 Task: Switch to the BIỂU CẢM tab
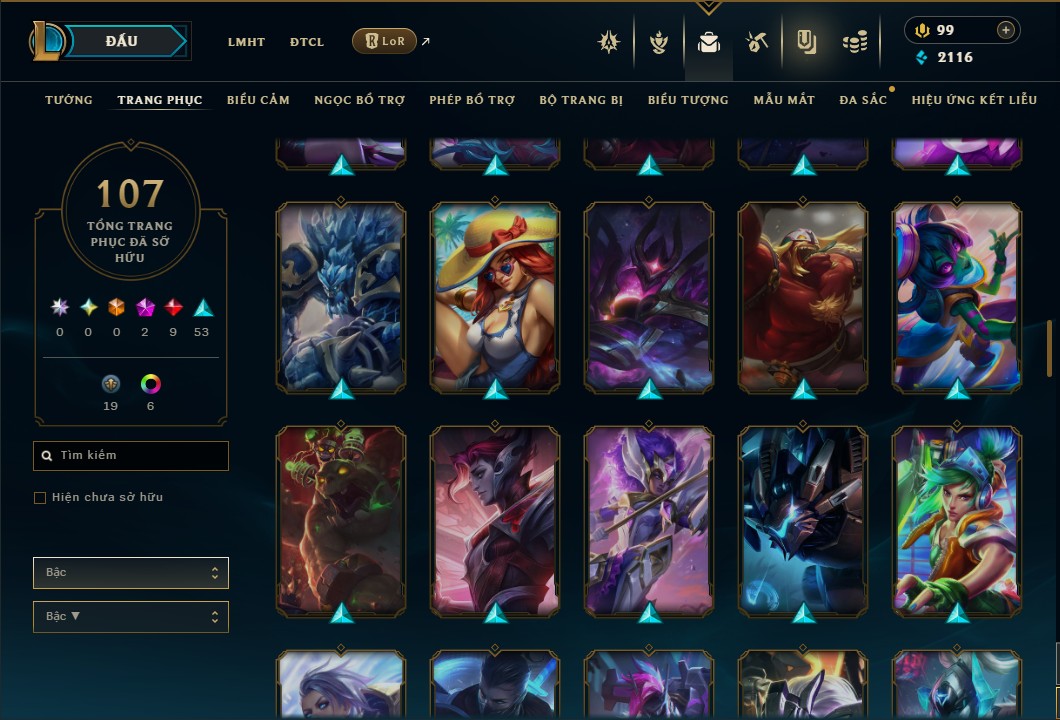pyautogui.click(x=258, y=100)
